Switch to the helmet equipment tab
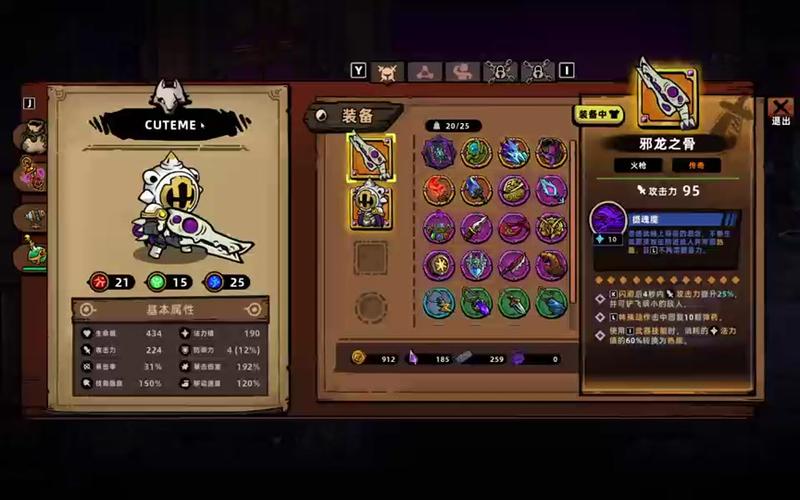 click(x=387, y=71)
